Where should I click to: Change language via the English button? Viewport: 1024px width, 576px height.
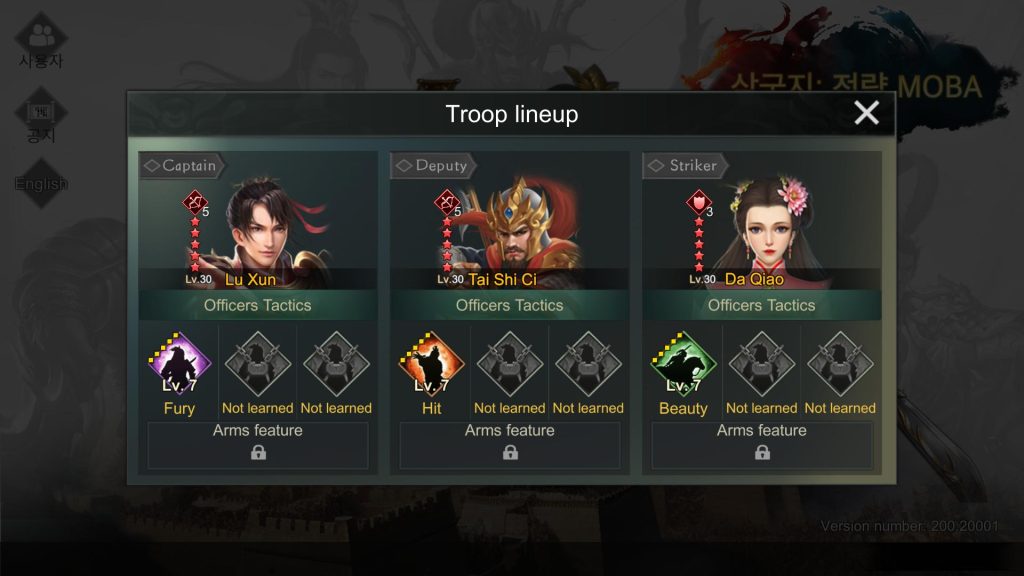[41, 183]
